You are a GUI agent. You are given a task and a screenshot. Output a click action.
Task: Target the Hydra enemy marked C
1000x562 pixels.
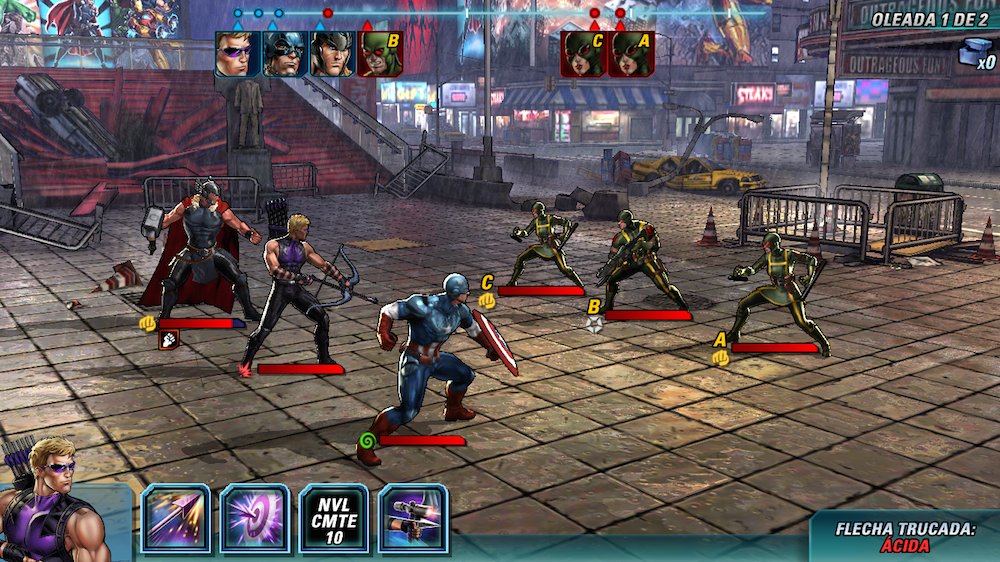(x=545, y=245)
